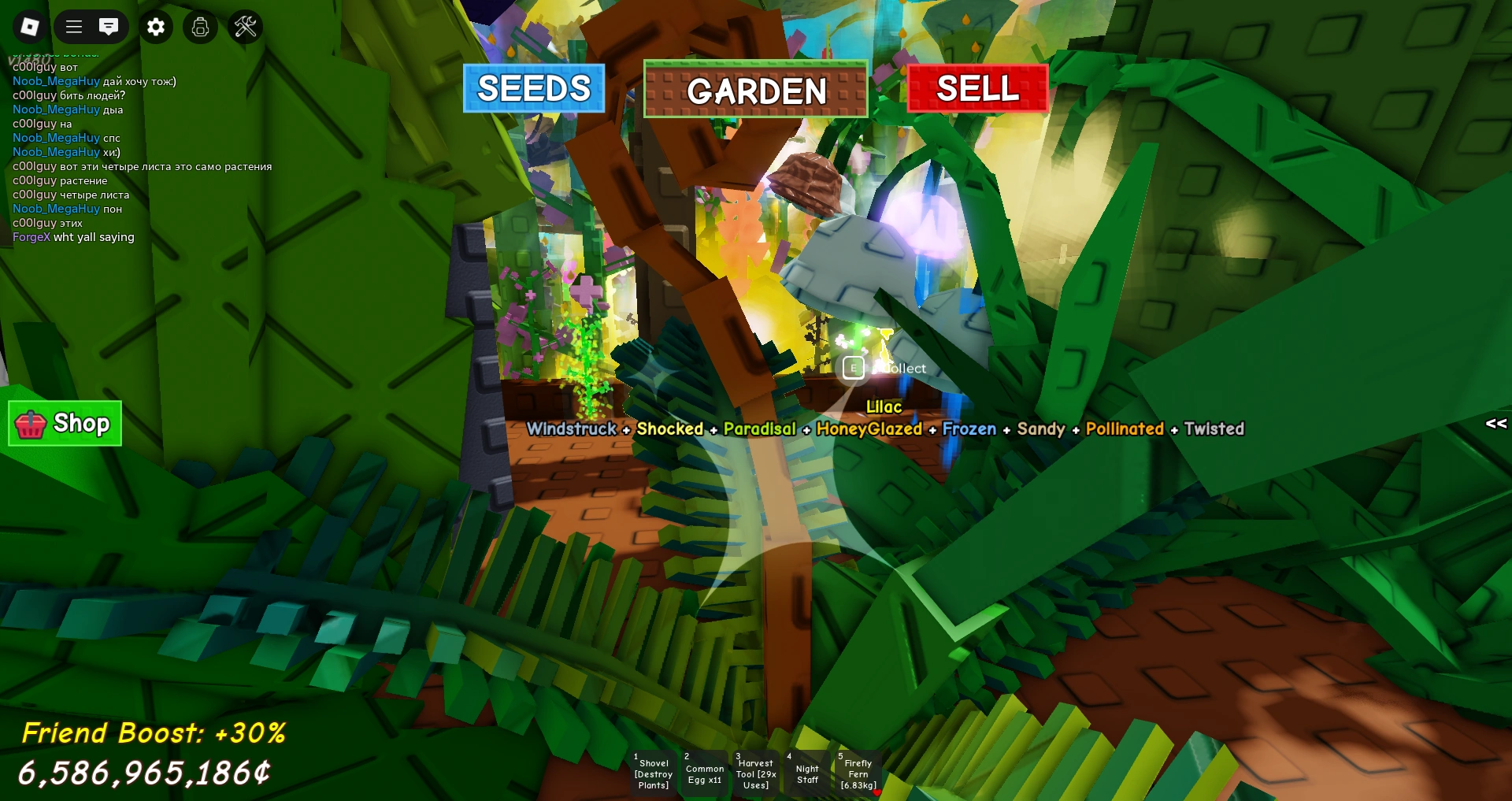1512x801 pixels.
Task: Click the red SELL button
Action: pos(976,89)
